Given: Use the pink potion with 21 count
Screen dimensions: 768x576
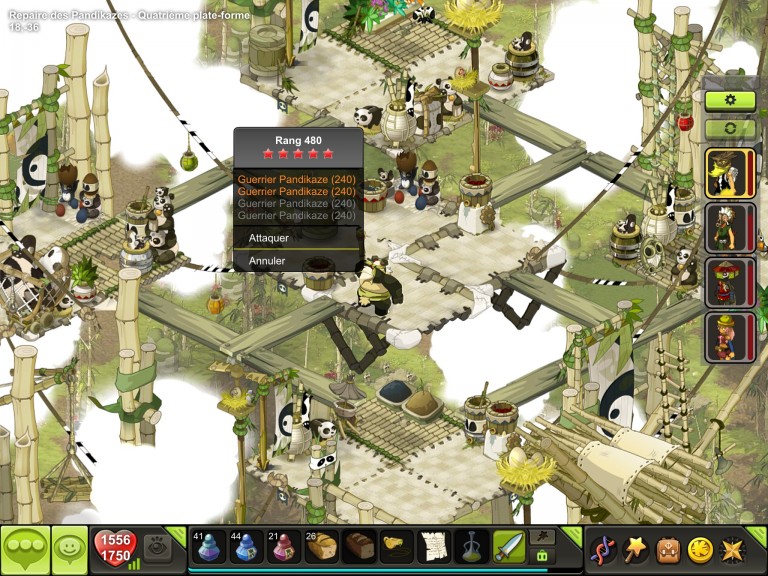Looking at the screenshot, I should click(x=284, y=546).
